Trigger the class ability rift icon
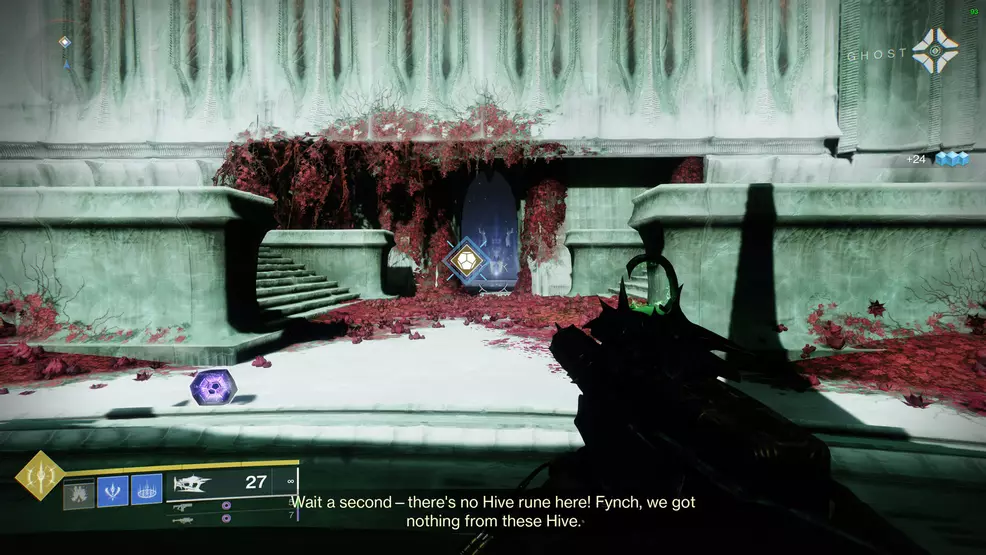The image size is (986, 555). coord(146,490)
